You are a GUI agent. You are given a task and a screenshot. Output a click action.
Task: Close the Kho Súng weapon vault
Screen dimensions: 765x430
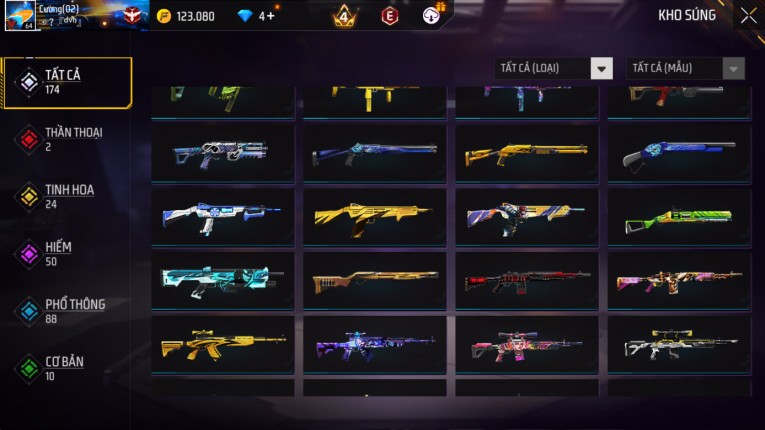(x=748, y=15)
